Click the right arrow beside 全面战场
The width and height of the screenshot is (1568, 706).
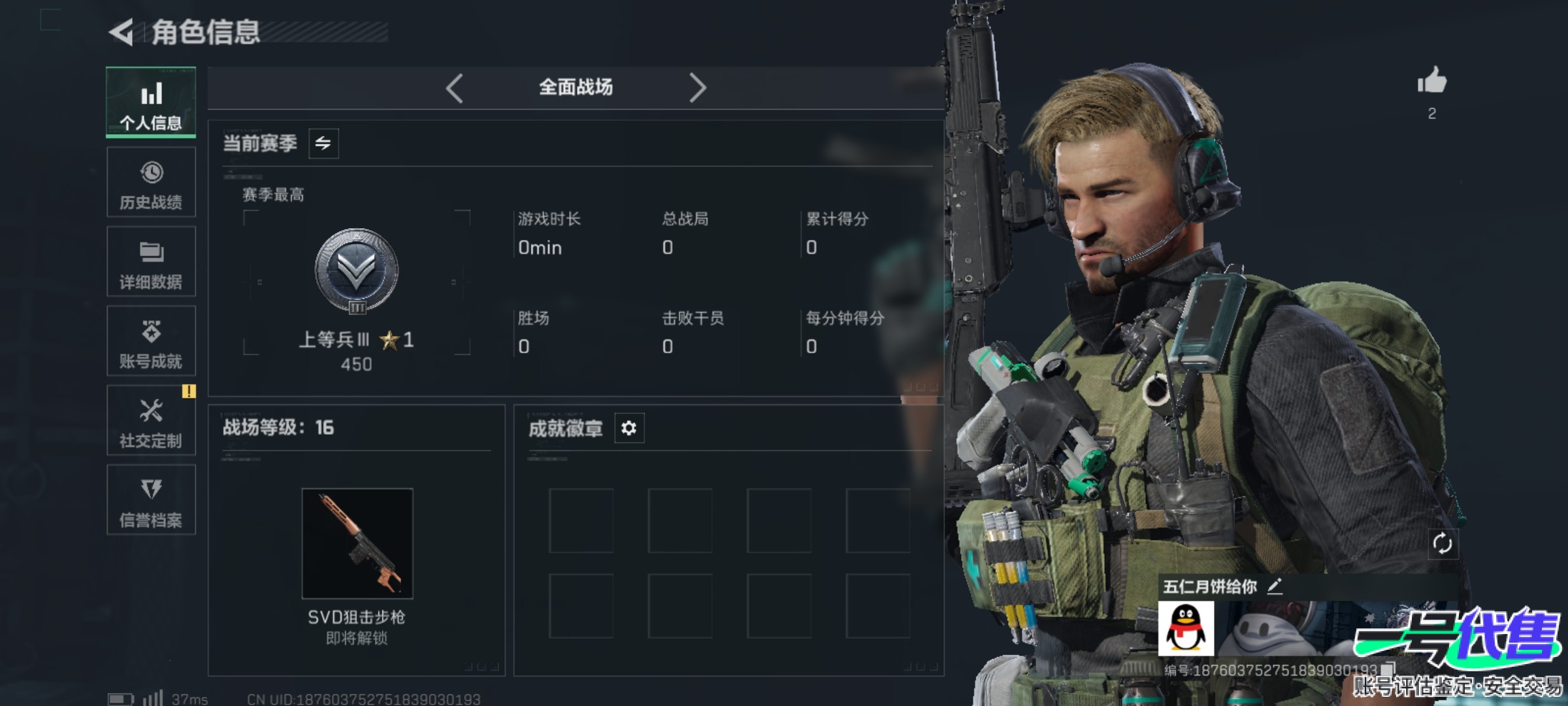click(x=697, y=88)
